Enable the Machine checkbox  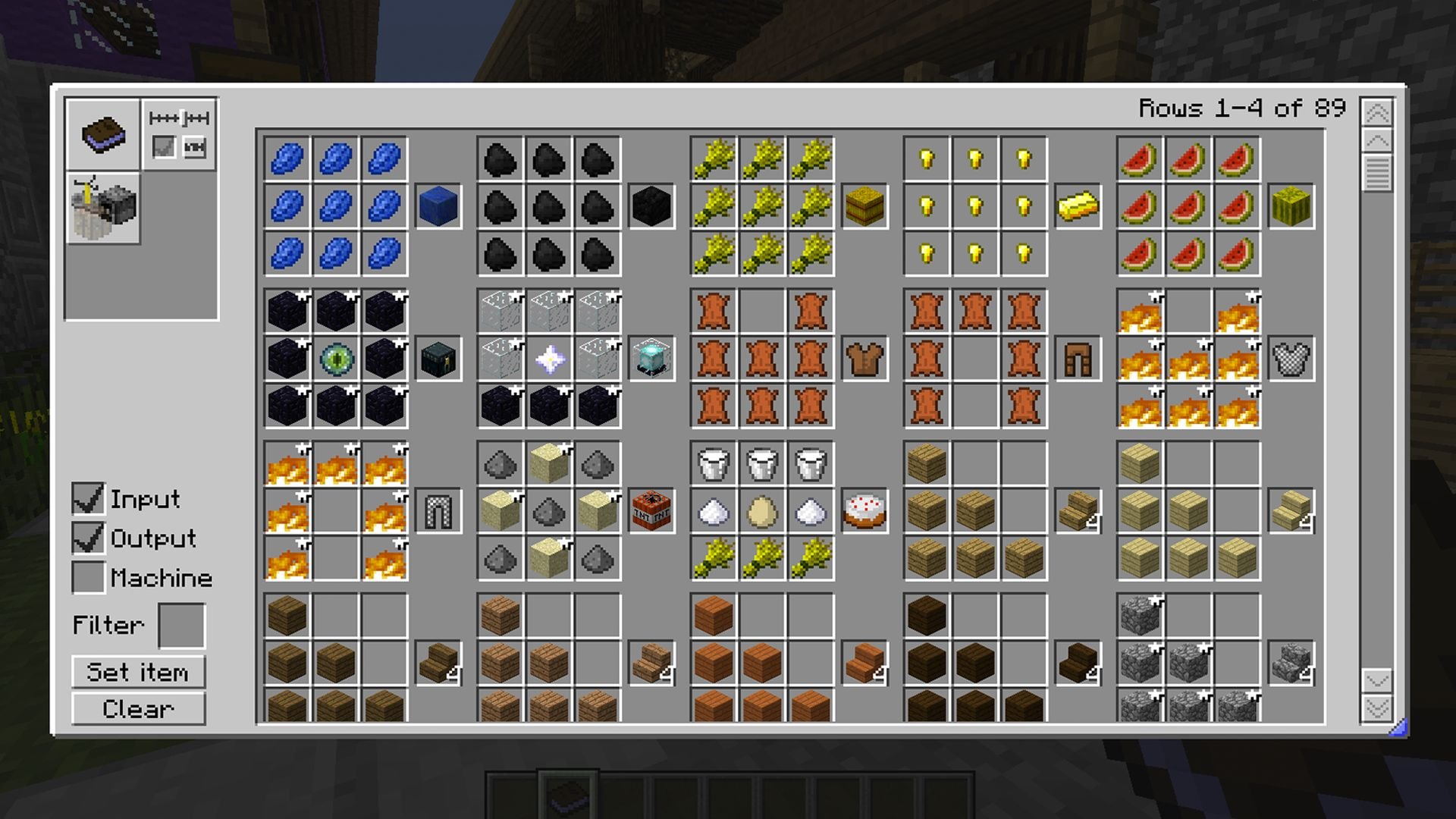click(x=88, y=578)
